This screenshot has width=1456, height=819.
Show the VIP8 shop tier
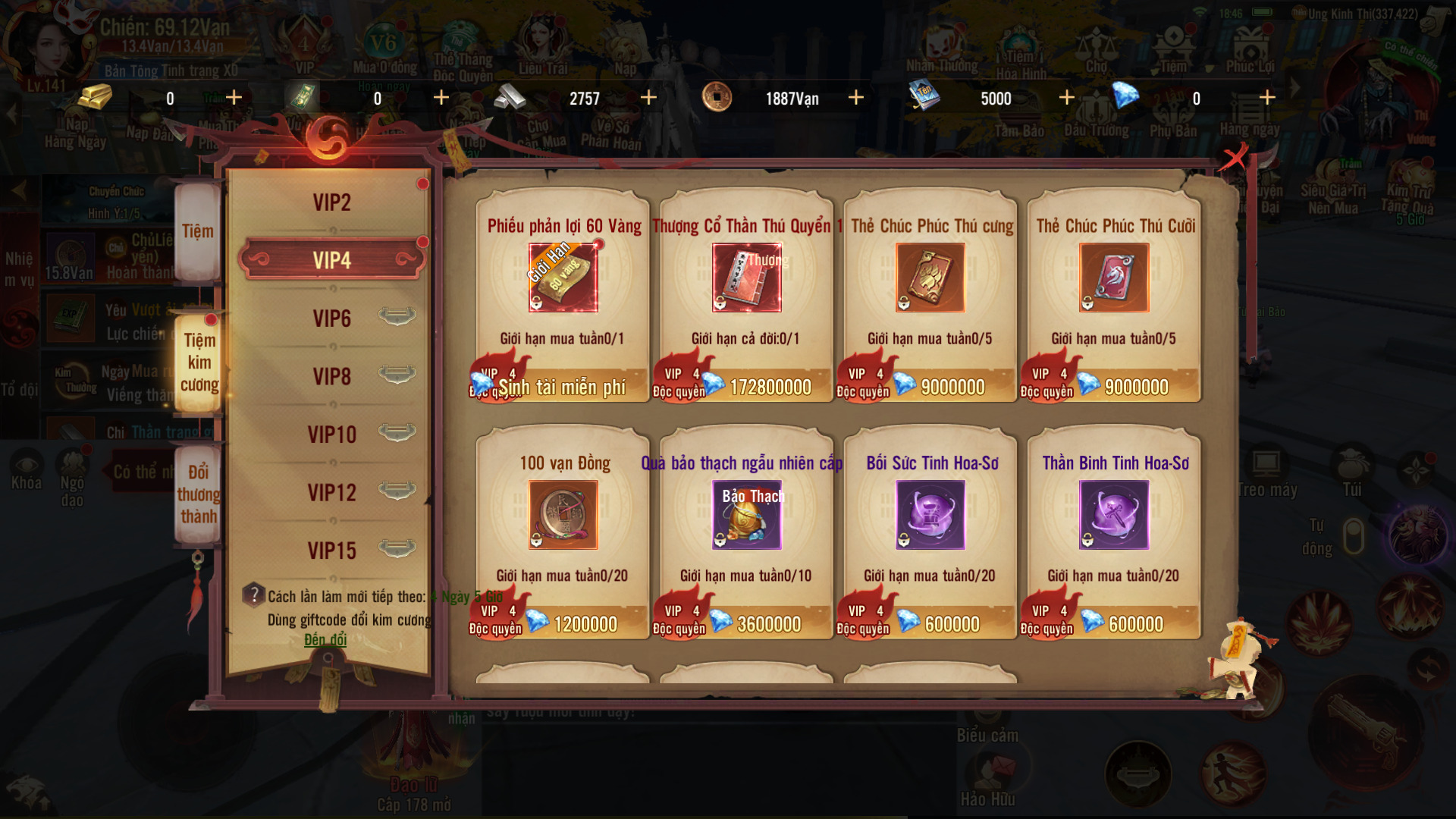click(331, 376)
